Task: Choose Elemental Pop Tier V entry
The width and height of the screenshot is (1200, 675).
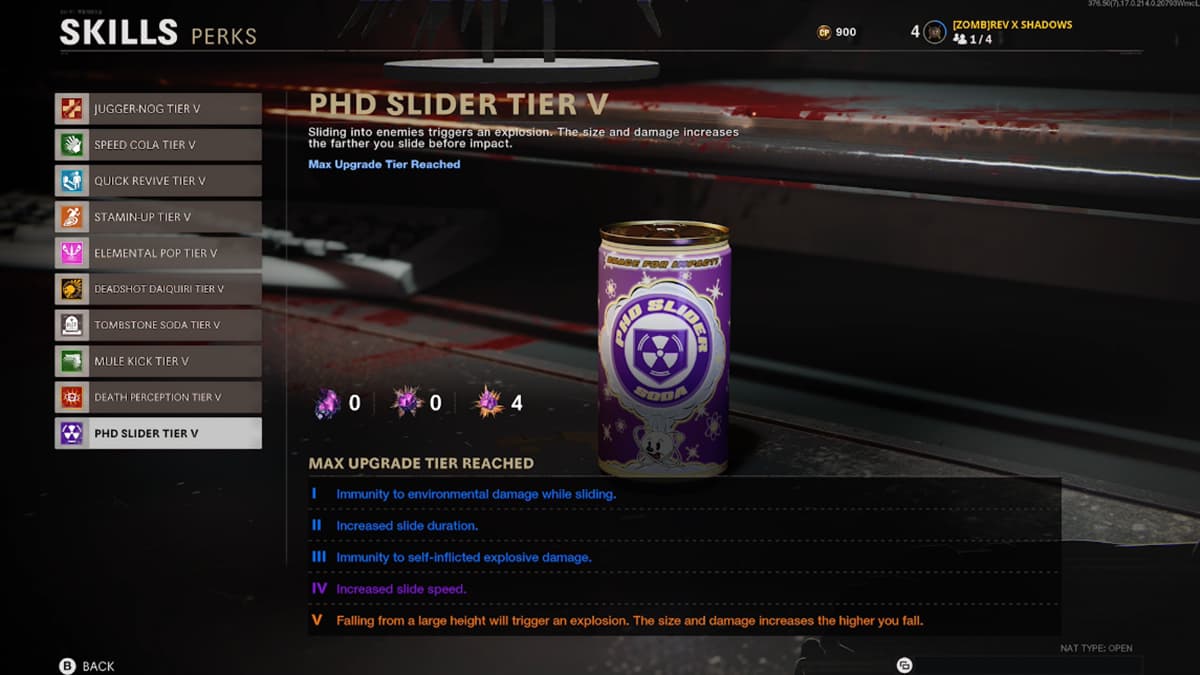Action: [158, 253]
